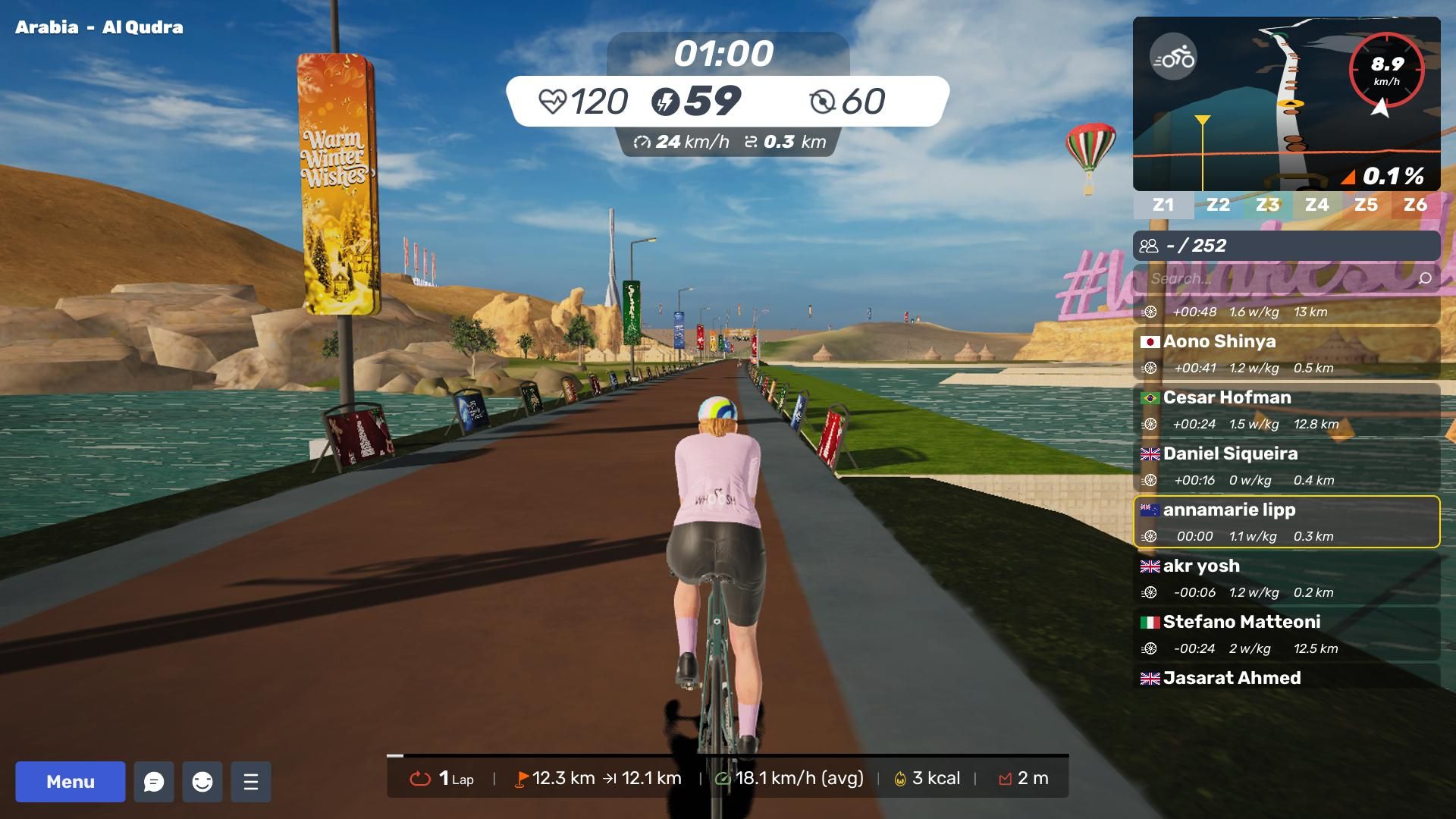Select Aono Shinya in rider list
The height and width of the screenshot is (819, 1456).
1286,353
